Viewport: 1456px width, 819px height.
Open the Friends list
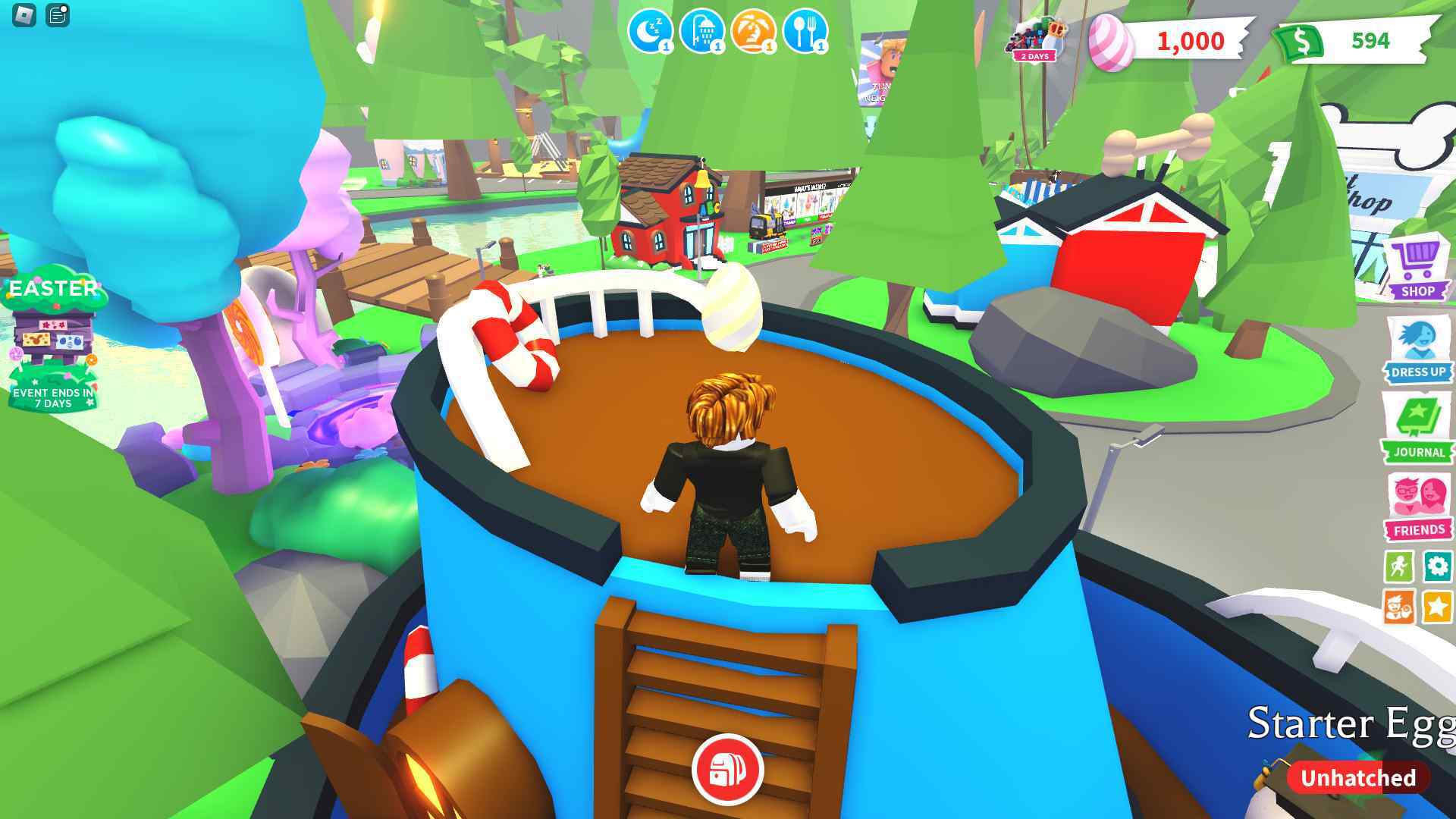click(1417, 507)
